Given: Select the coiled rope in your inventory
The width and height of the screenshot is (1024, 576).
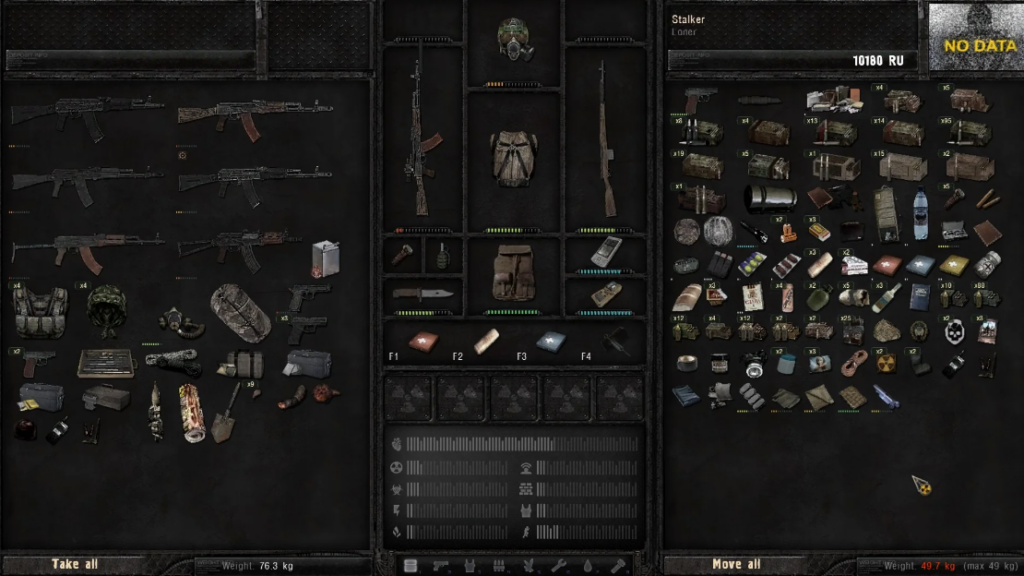Looking at the screenshot, I should click(x=852, y=364).
